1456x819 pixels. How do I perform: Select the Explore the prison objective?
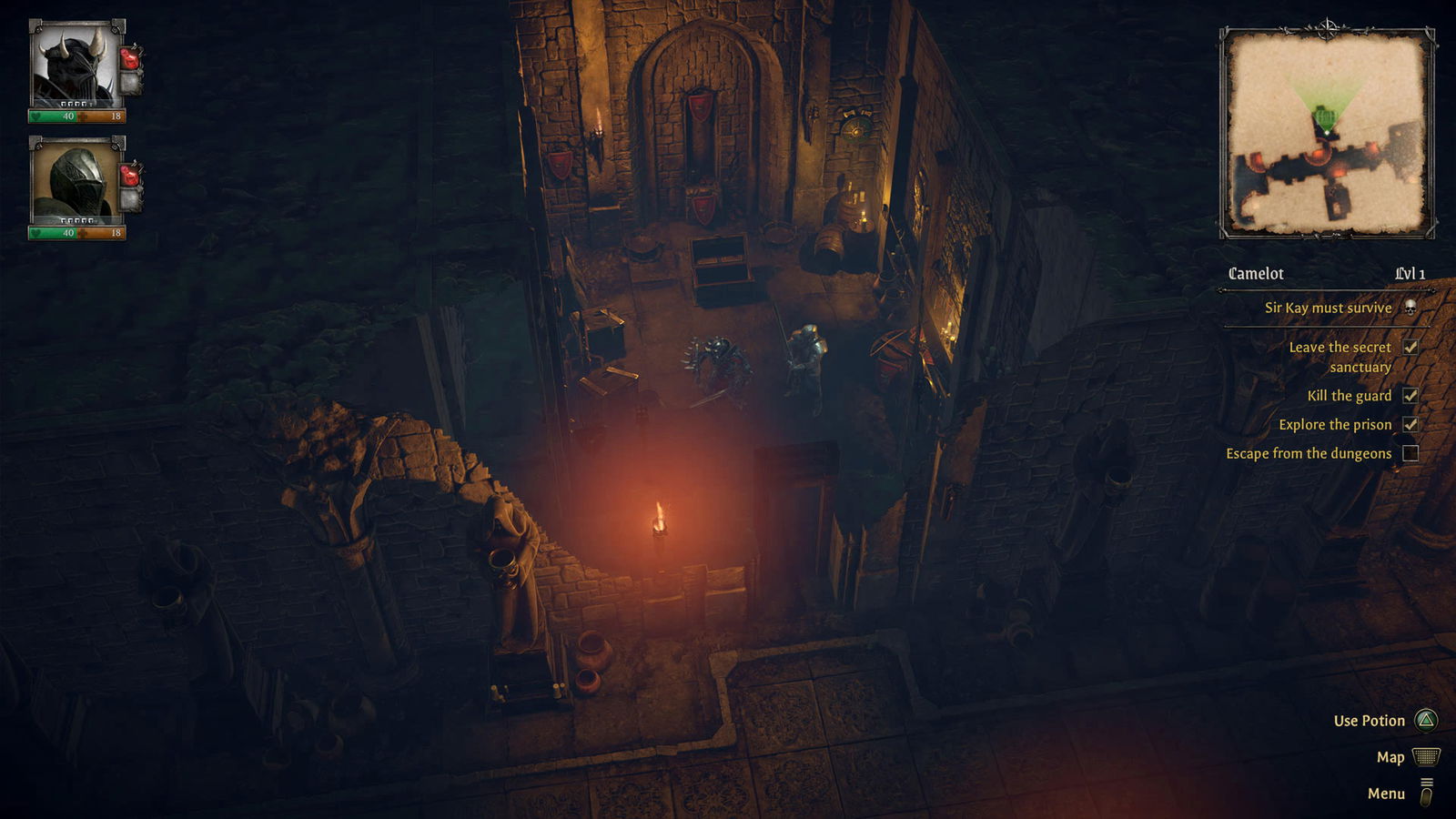click(1335, 424)
